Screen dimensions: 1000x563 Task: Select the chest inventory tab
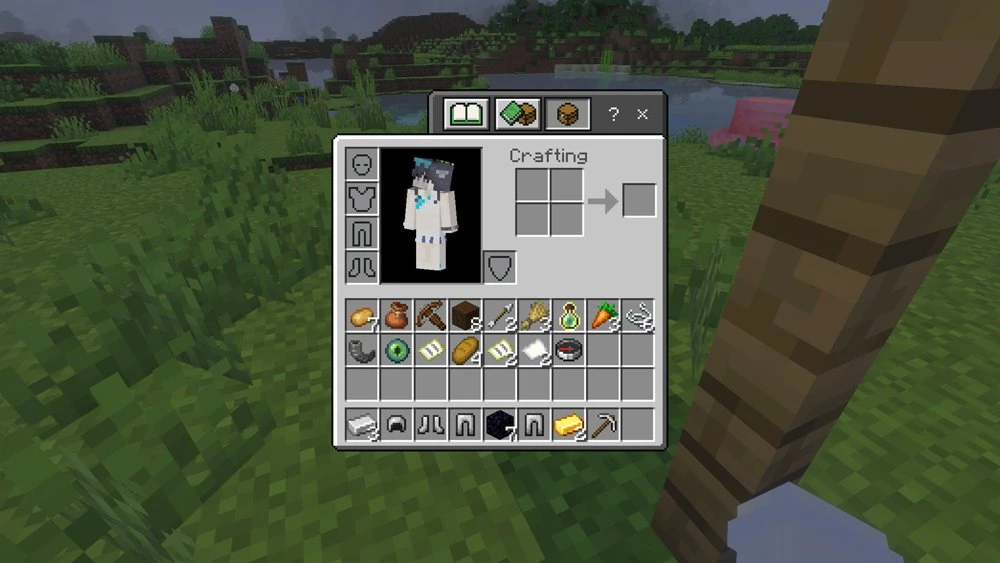[568, 114]
